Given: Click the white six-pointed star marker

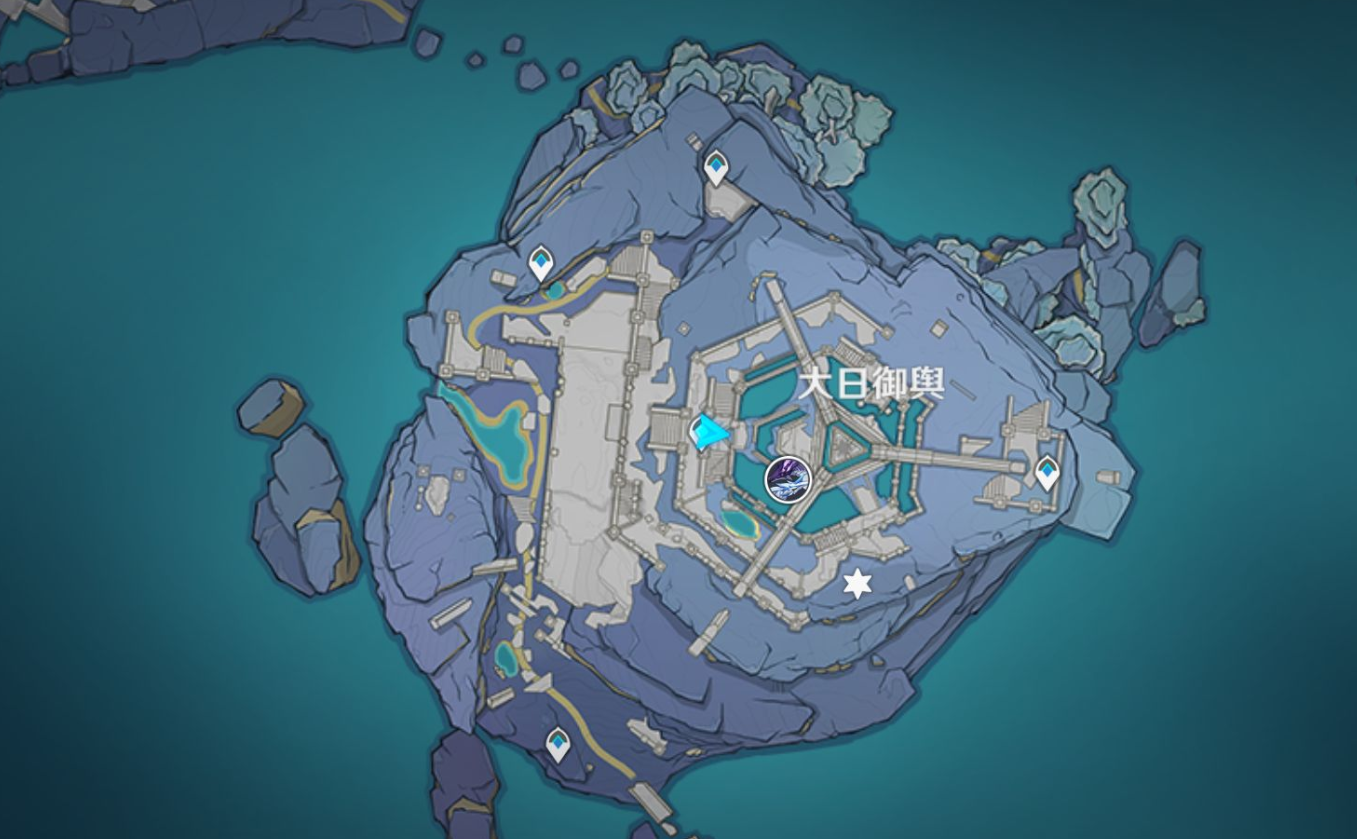Looking at the screenshot, I should pos(857,584).
